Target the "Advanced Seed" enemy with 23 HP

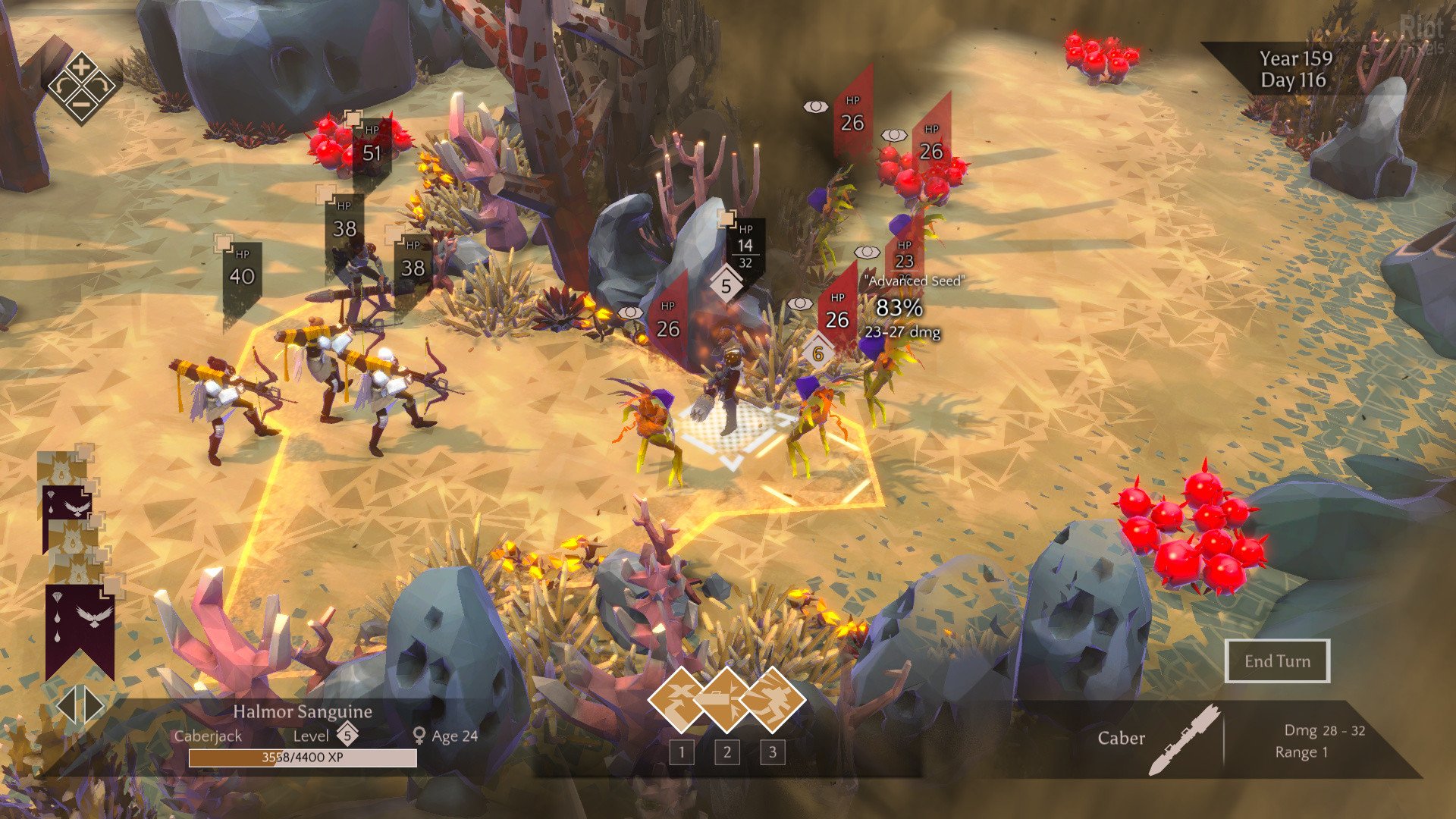tap(904, 256)
